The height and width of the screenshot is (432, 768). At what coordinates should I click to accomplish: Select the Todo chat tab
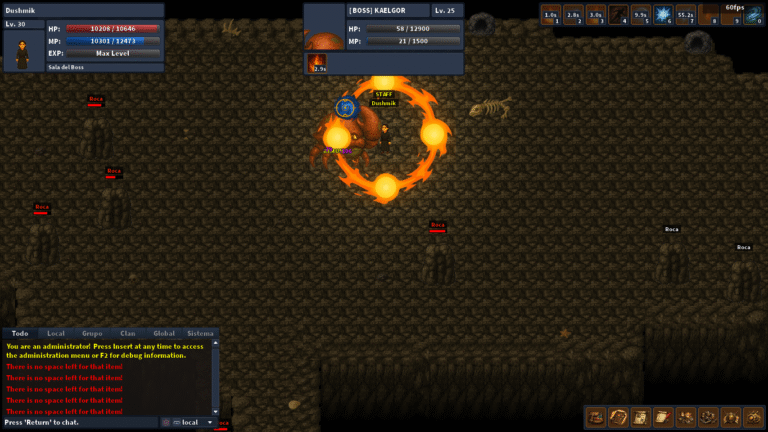point(20,333)
